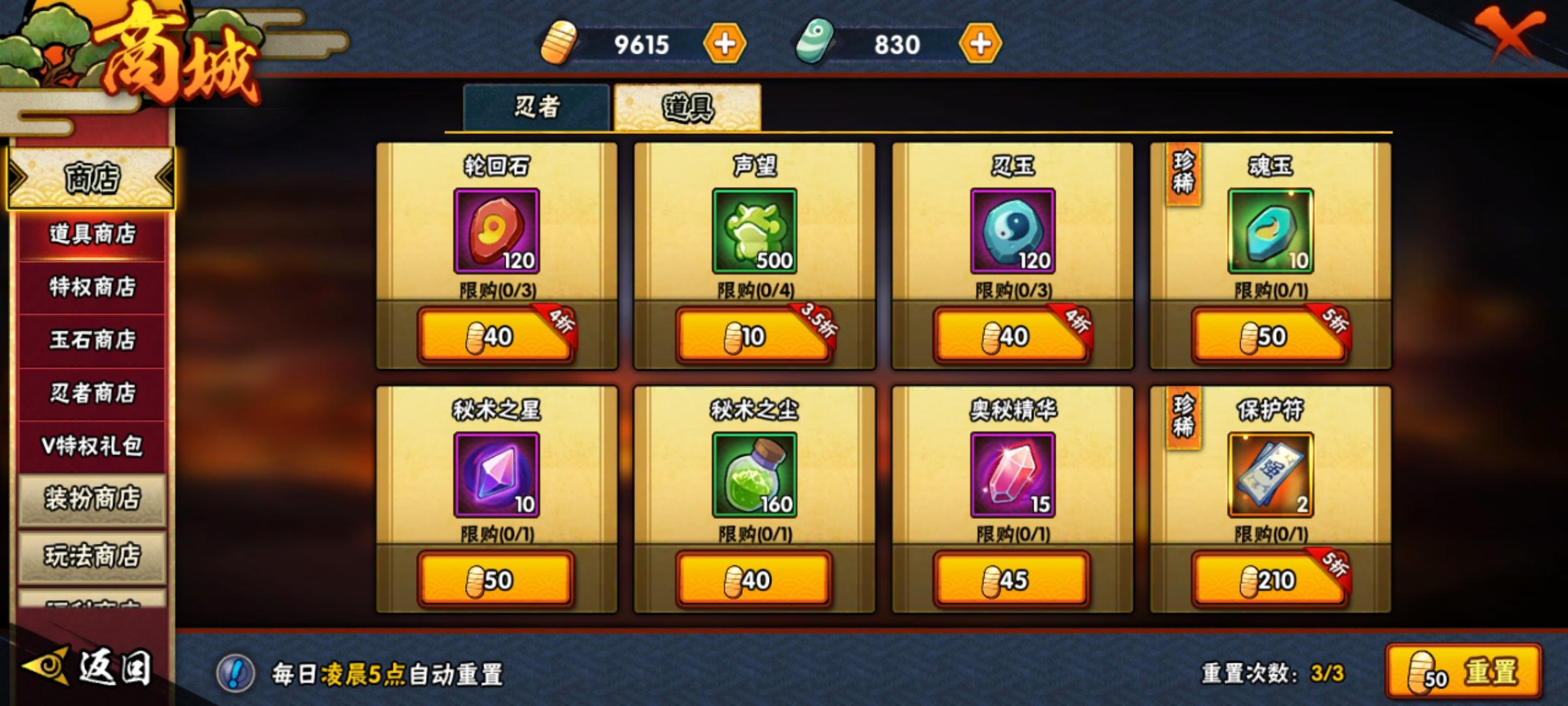Click the gold coin icon at top
The width and height of the screenshot is (1568, 706).
pos(557,44)
